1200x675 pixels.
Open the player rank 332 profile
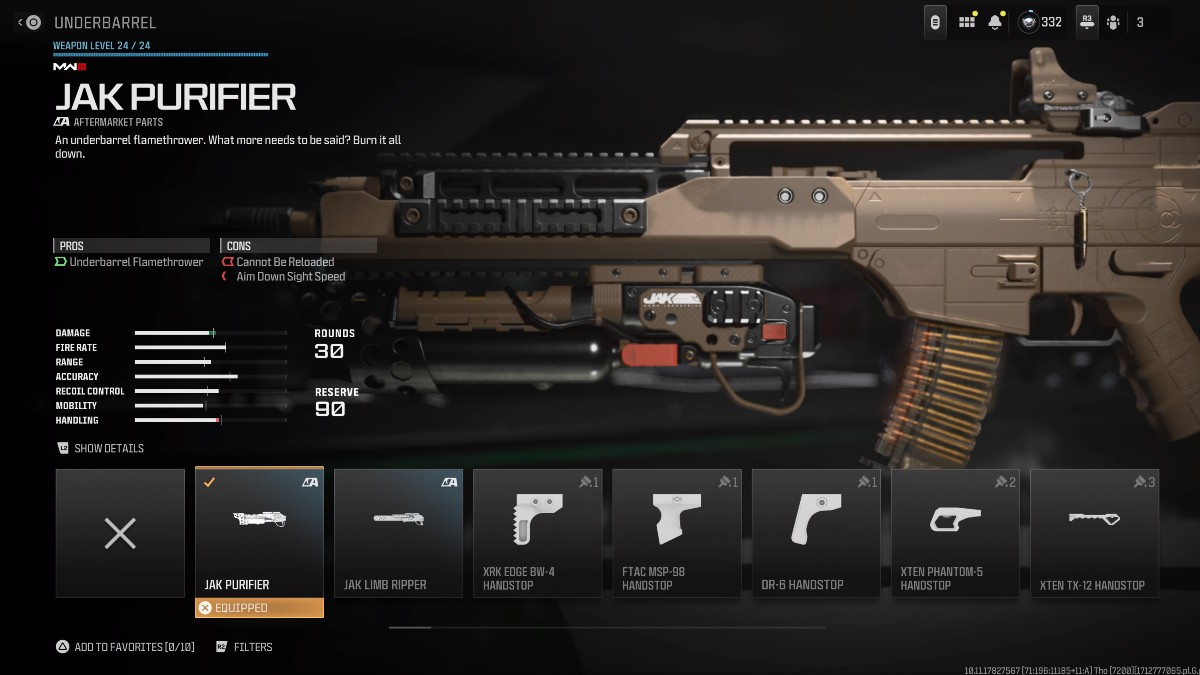[1041, 22]
